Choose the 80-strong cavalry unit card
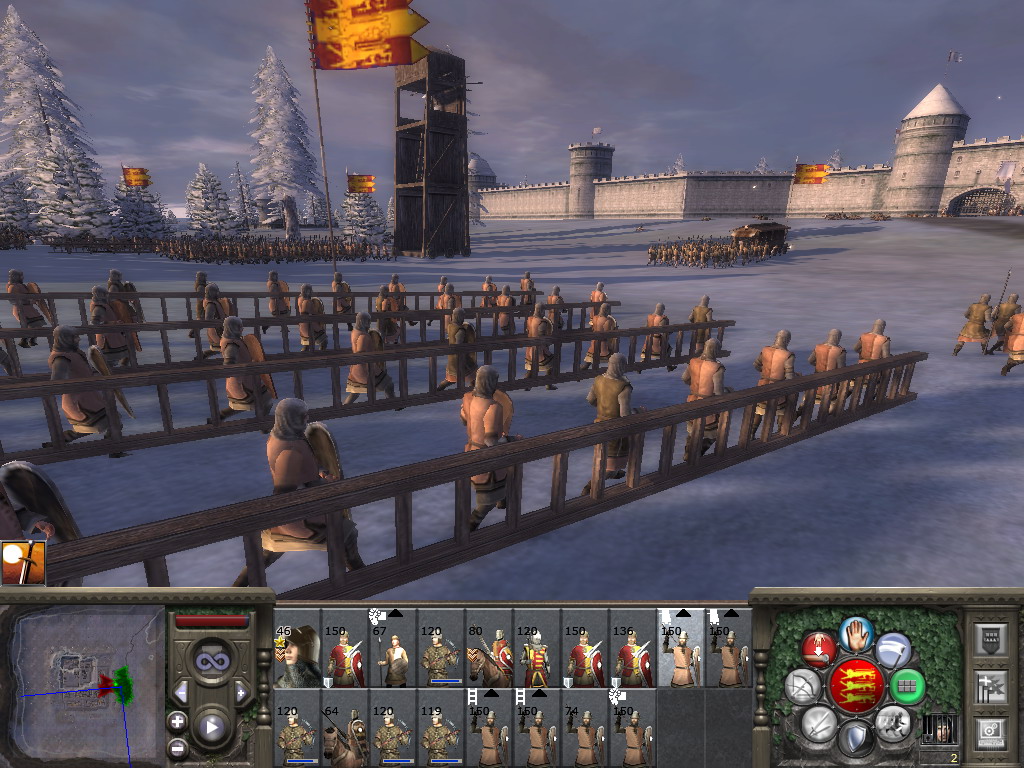1024x768 pixels. click(x=489, y=656)
